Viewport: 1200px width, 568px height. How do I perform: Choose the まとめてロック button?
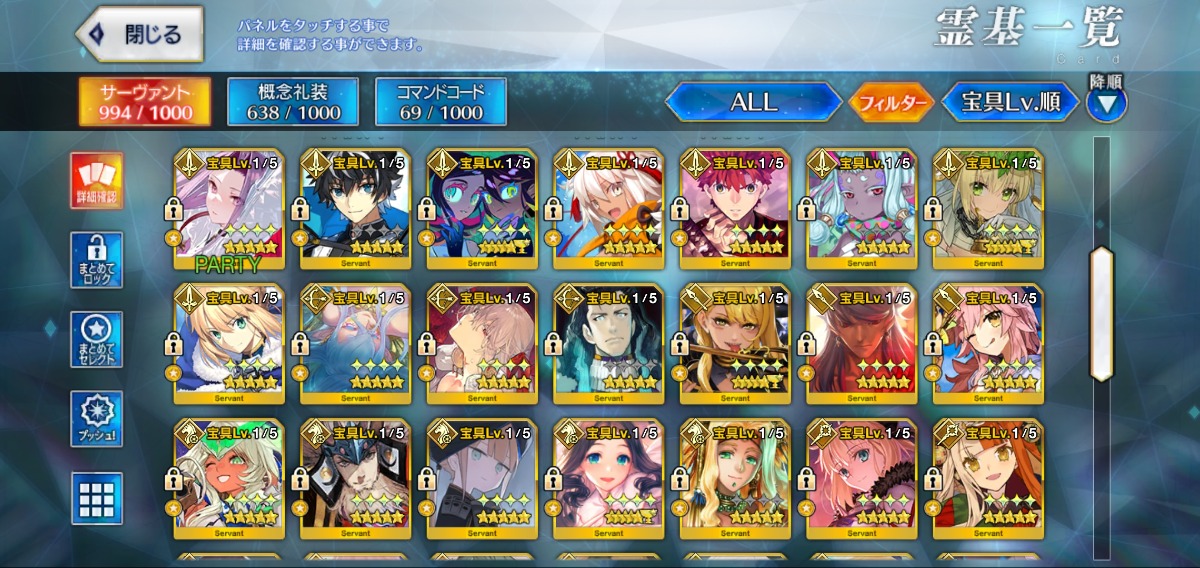(x=97, y=260)
